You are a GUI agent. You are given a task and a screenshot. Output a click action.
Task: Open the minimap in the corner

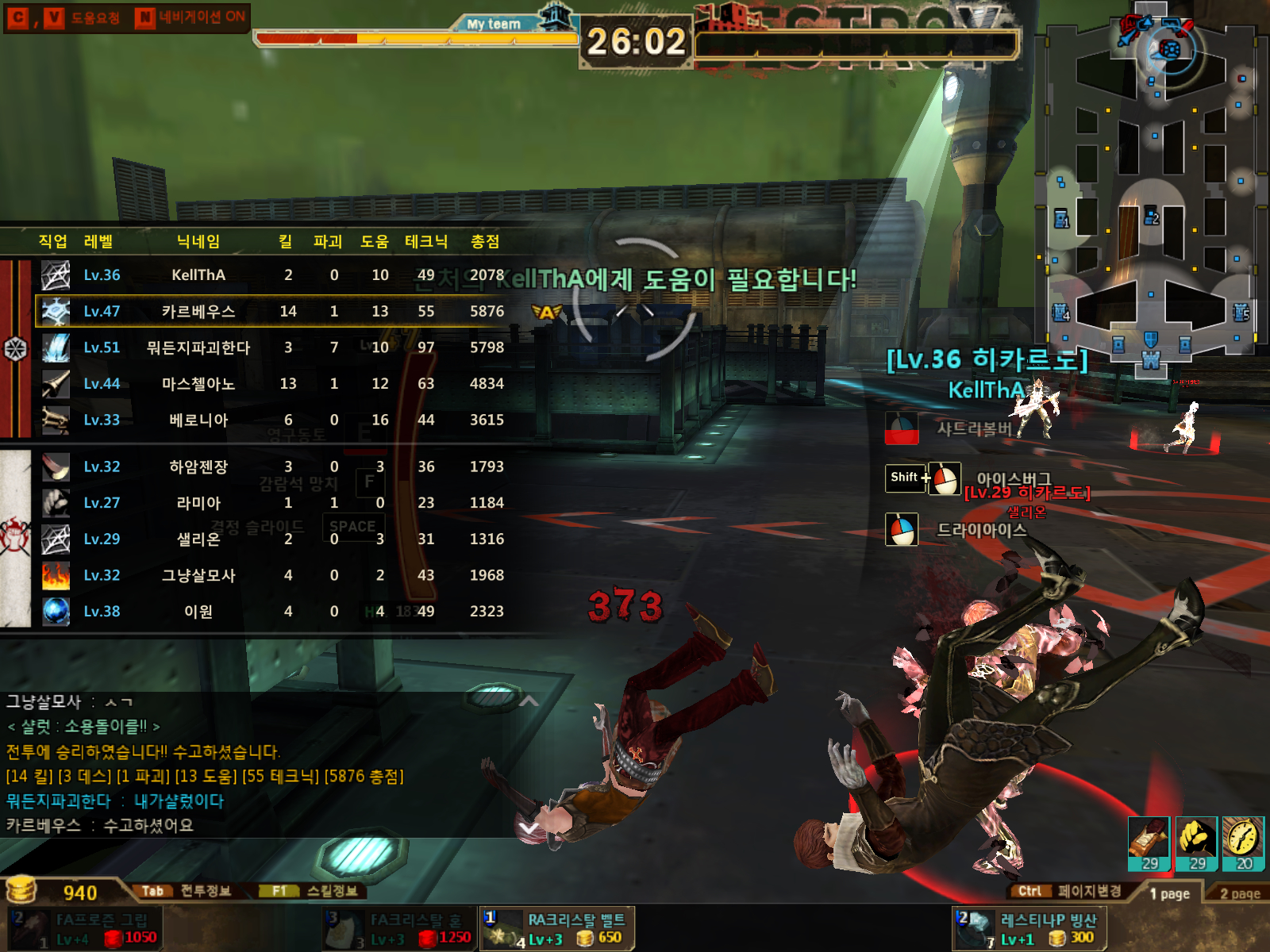[x=1151, y=190]
